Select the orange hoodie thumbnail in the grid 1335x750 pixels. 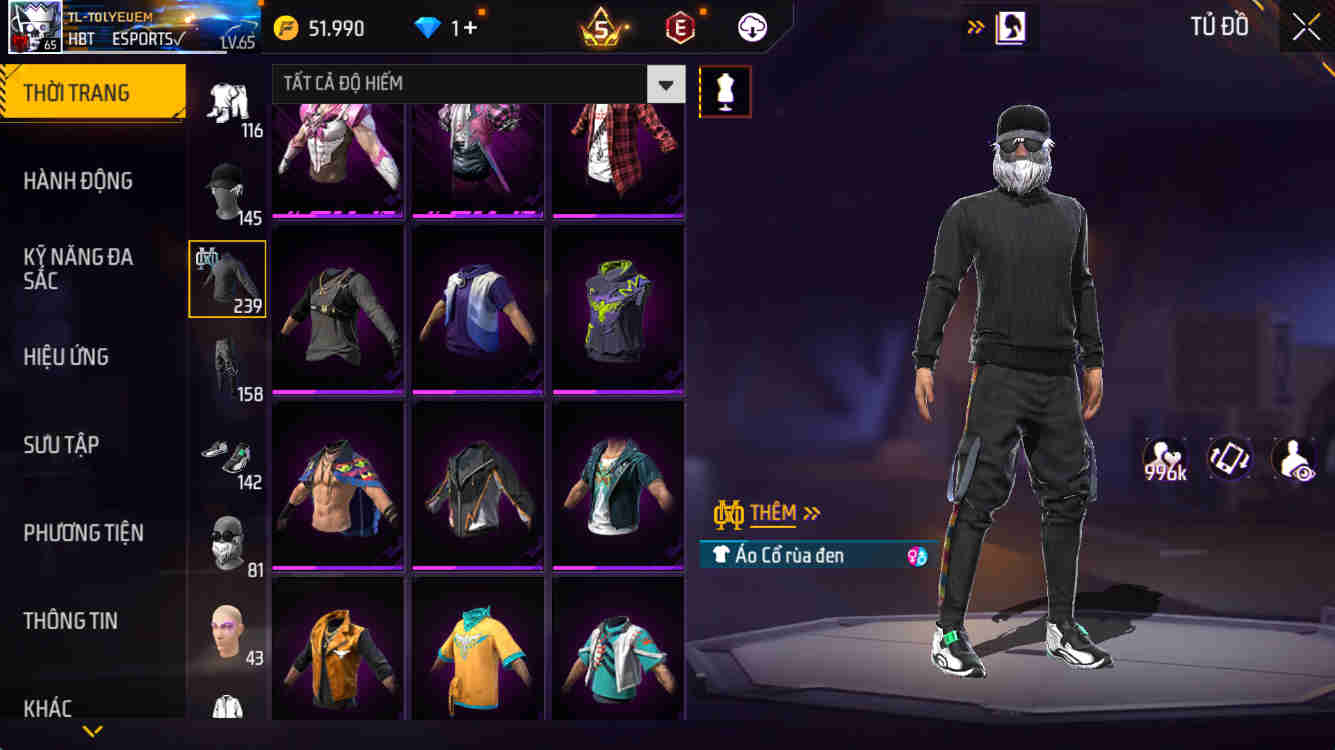point(336,650)
